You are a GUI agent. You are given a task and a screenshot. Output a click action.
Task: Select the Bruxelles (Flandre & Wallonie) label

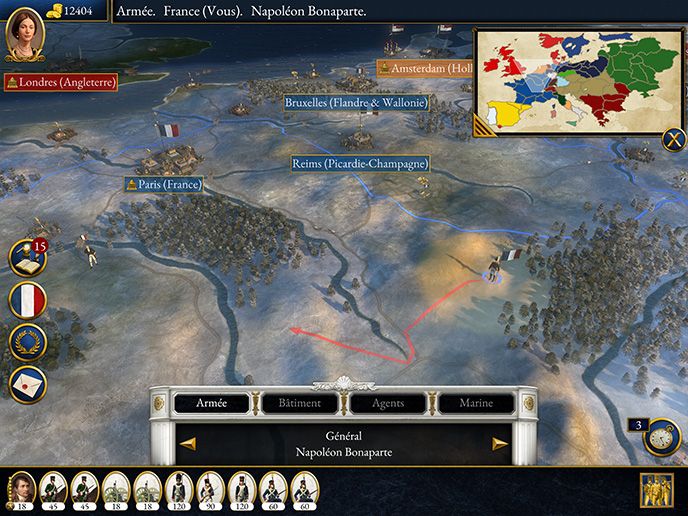pos(355,102)
